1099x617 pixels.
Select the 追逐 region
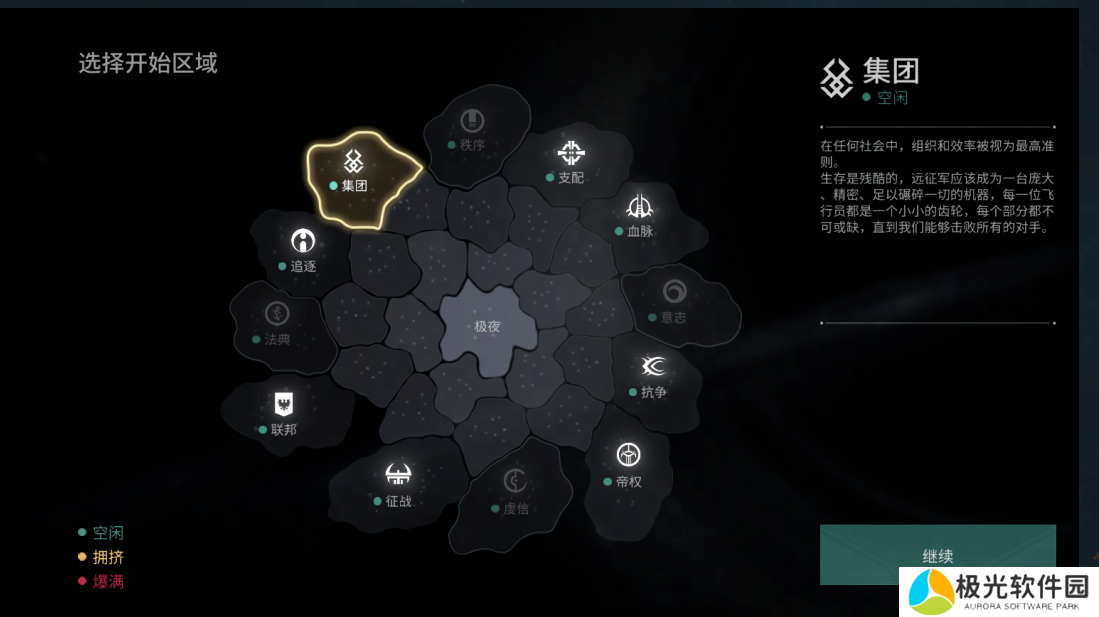click(x=302, y=252)
